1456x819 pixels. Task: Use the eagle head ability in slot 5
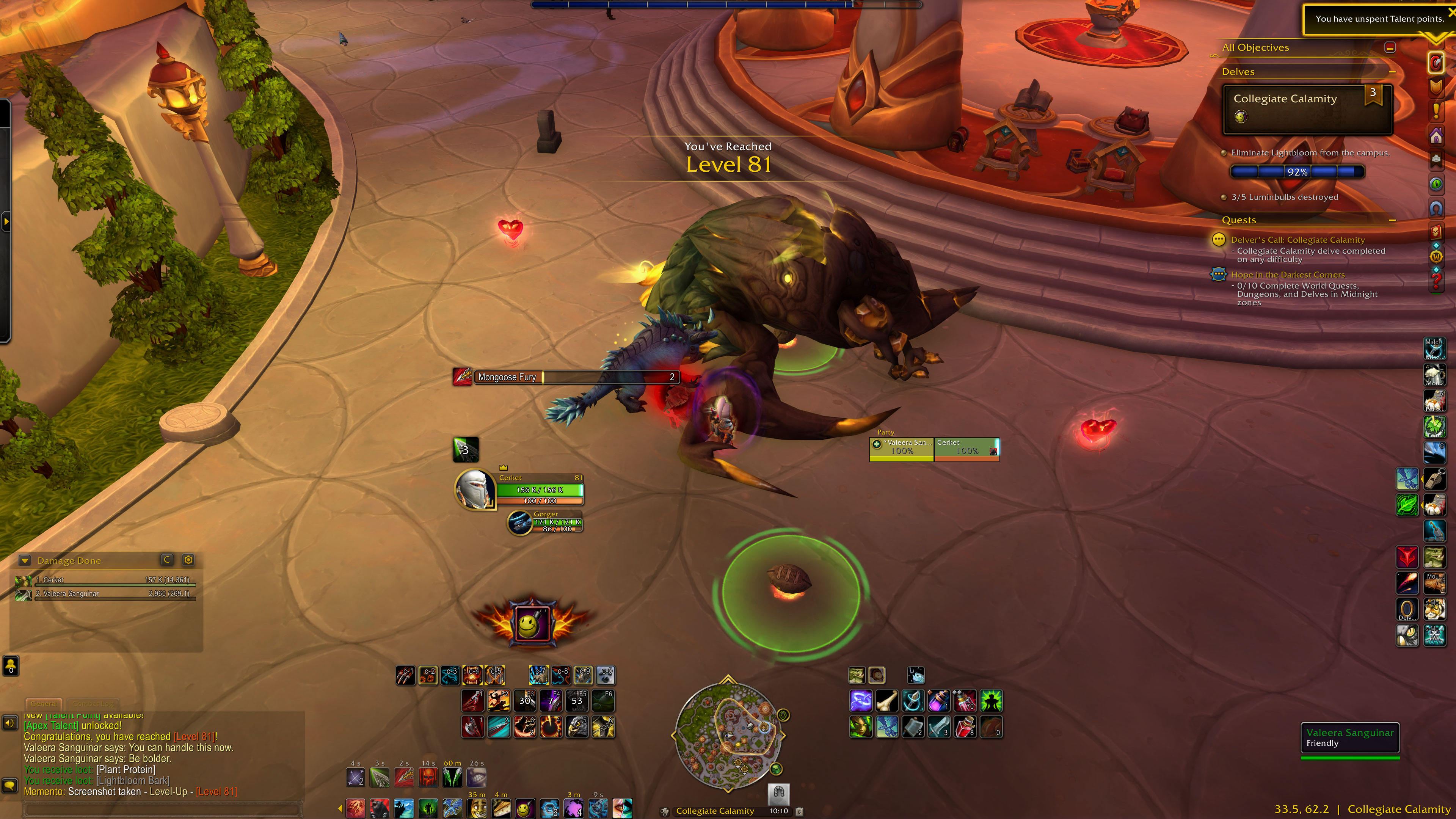577,727
